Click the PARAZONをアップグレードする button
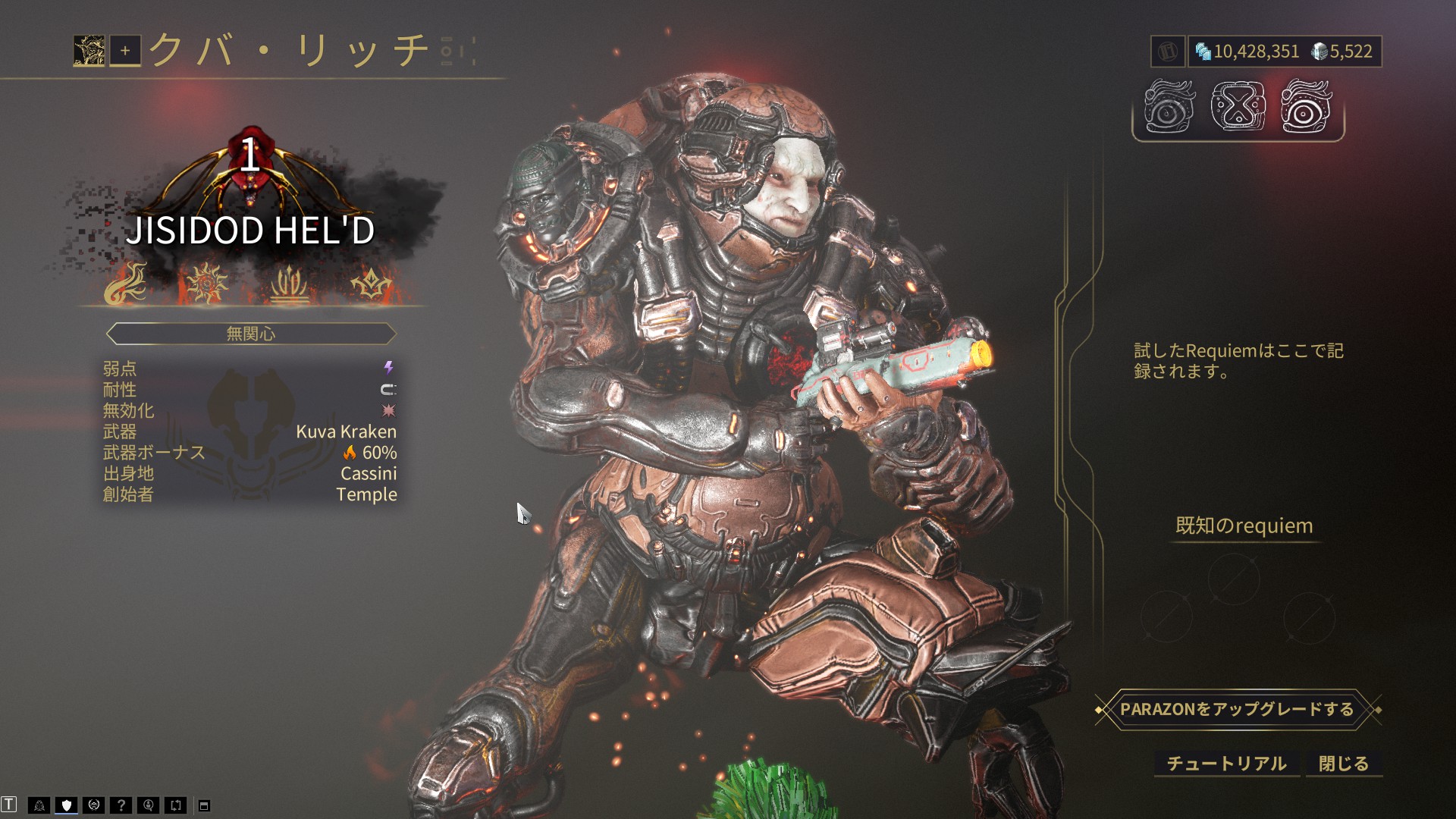Image resolution: width=1456 pixels, height=819 pixels. click(1237, 710)
